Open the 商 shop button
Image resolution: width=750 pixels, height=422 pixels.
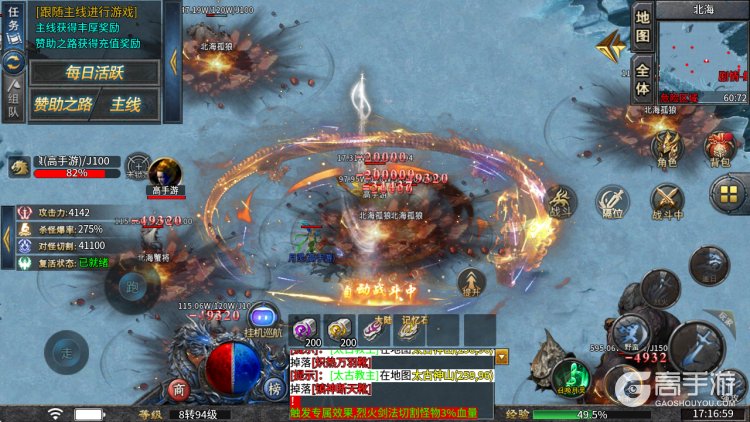tap(179, 389)
